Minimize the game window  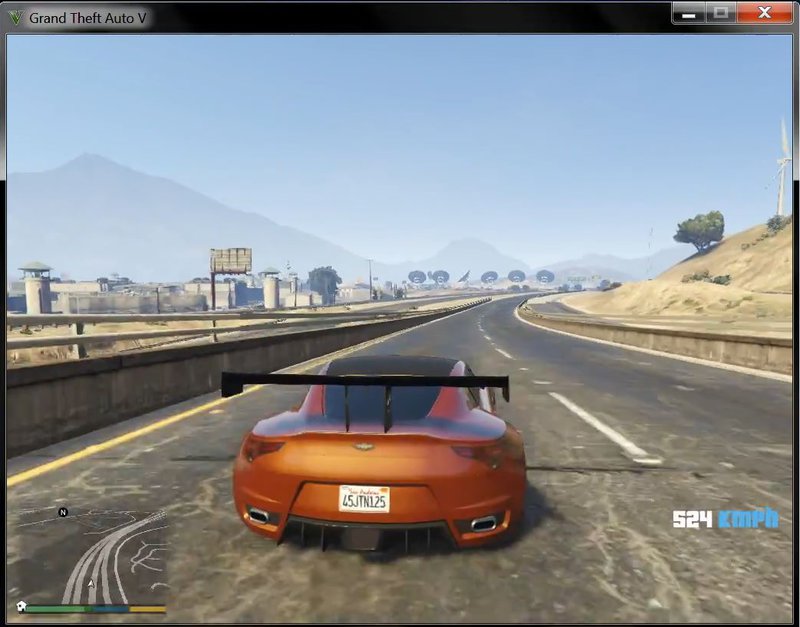687,13
